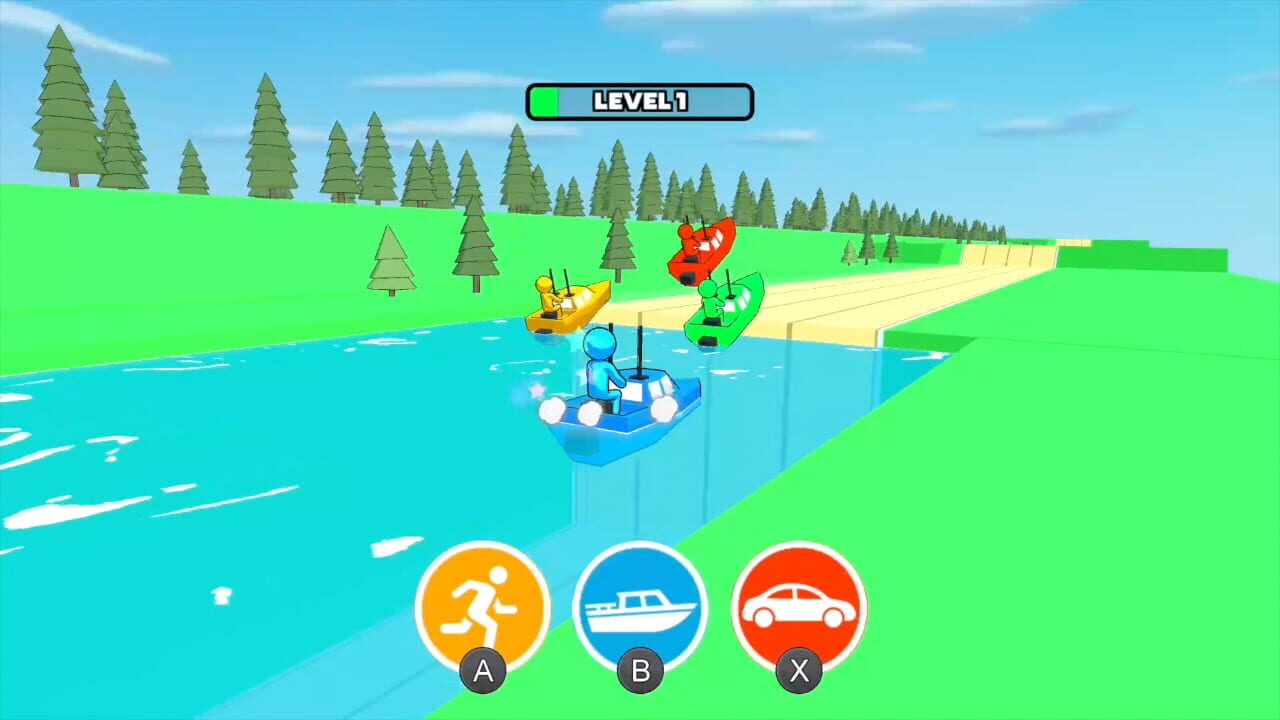Tap the blue player boat

point(620,410)
